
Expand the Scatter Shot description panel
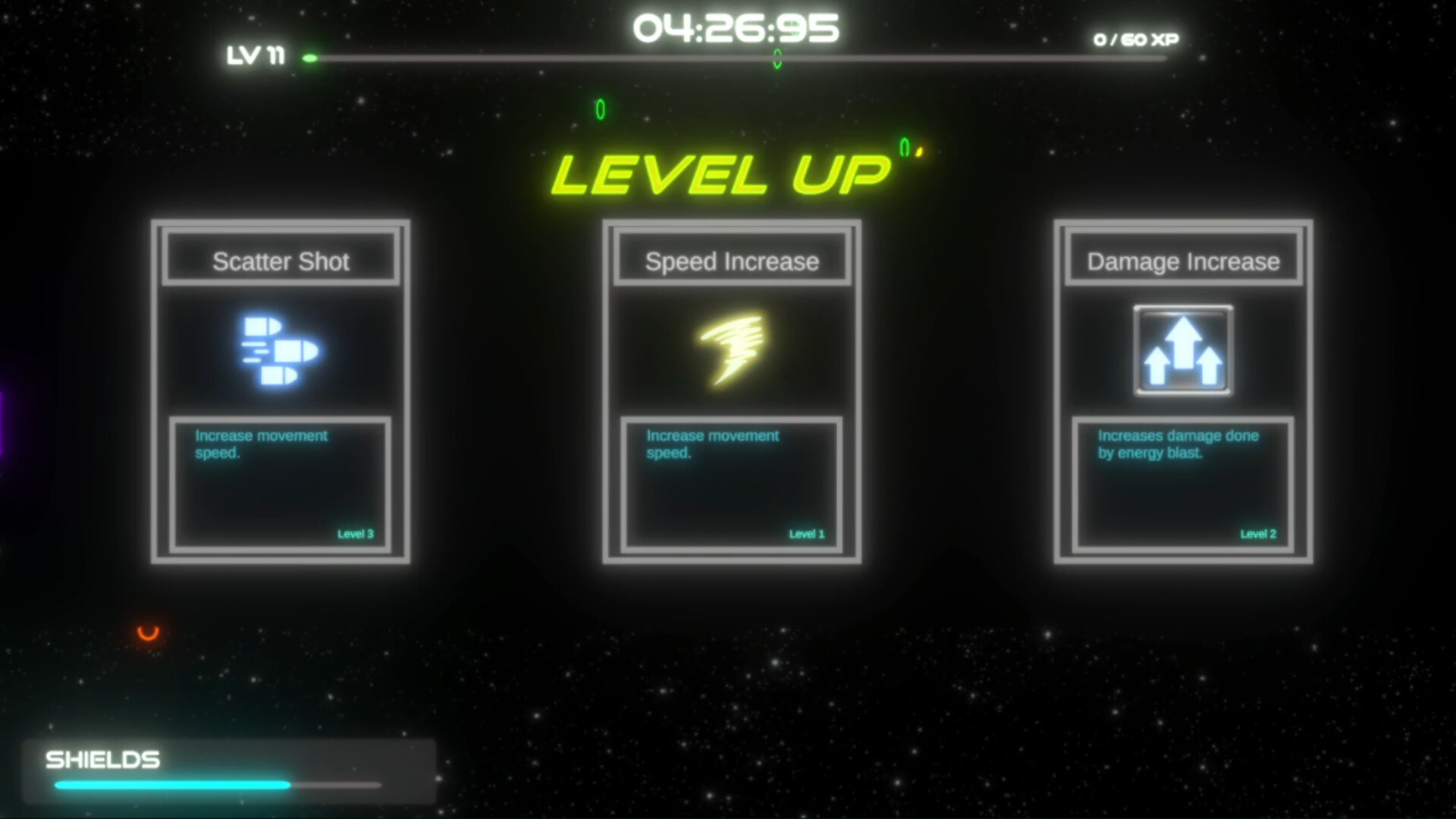click(281, 483)
